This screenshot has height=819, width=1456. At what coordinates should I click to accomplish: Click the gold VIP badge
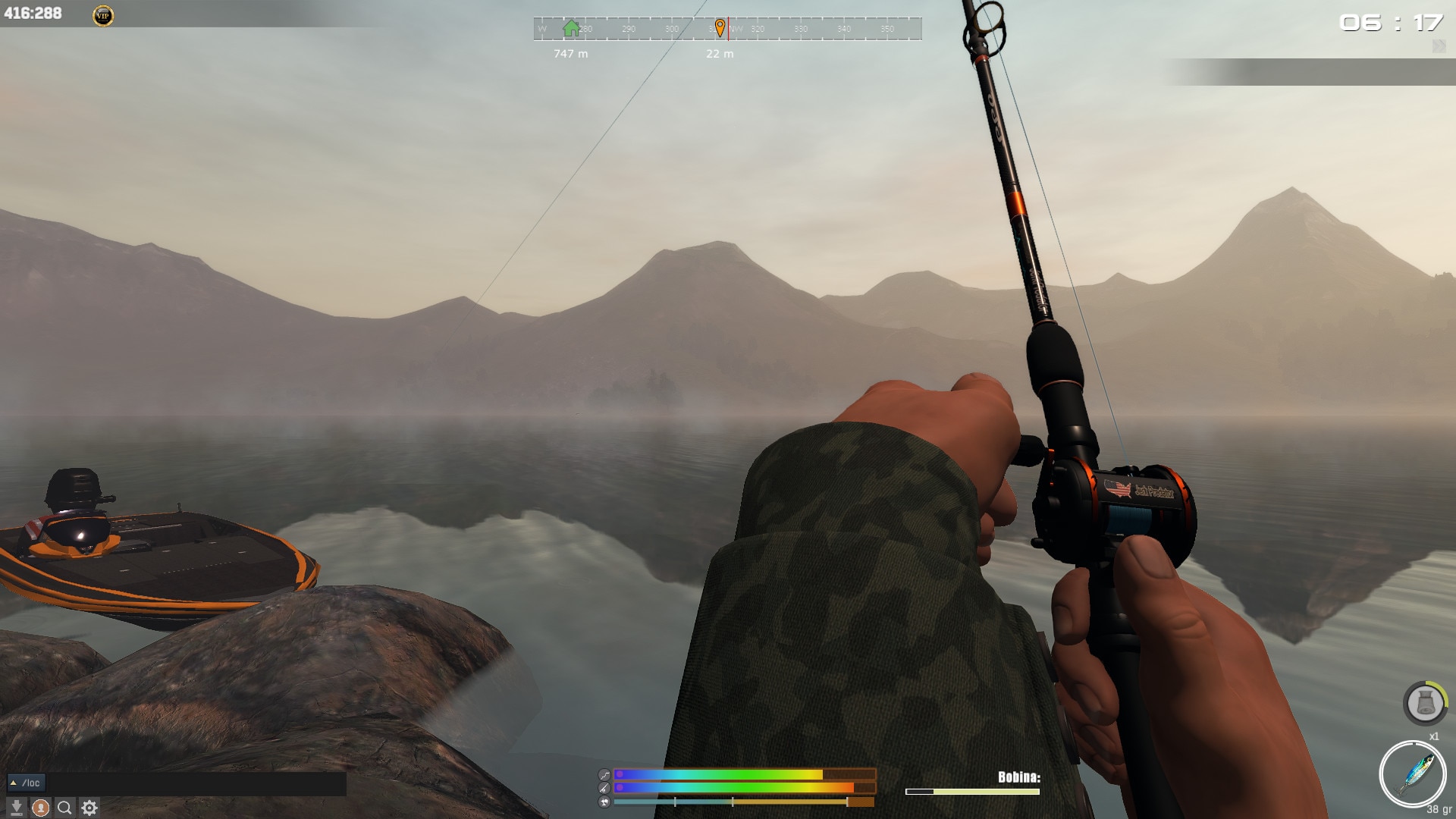click(103, 15)
